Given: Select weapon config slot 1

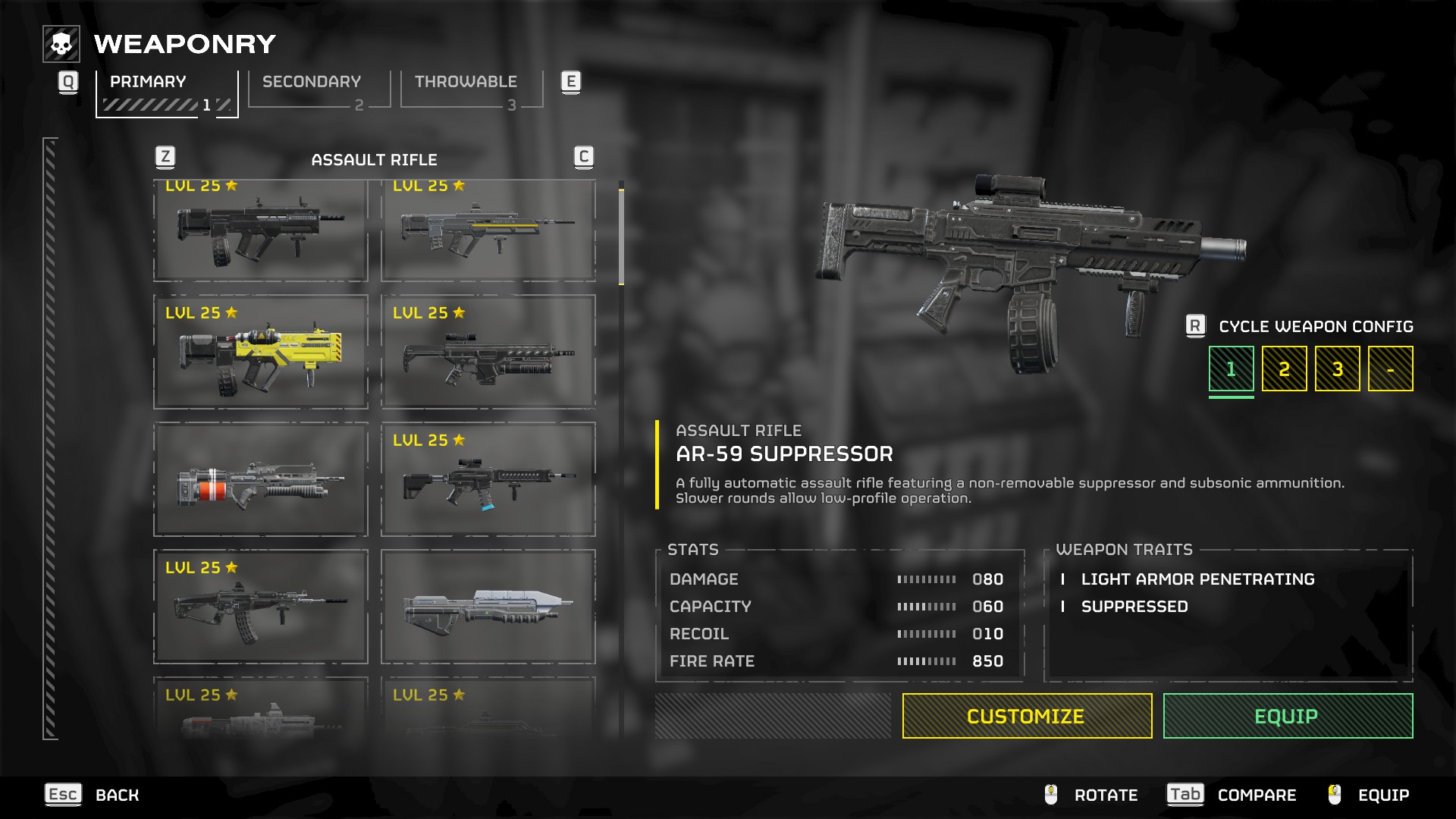Looking at the screenshot, I should click(1231, 369).
